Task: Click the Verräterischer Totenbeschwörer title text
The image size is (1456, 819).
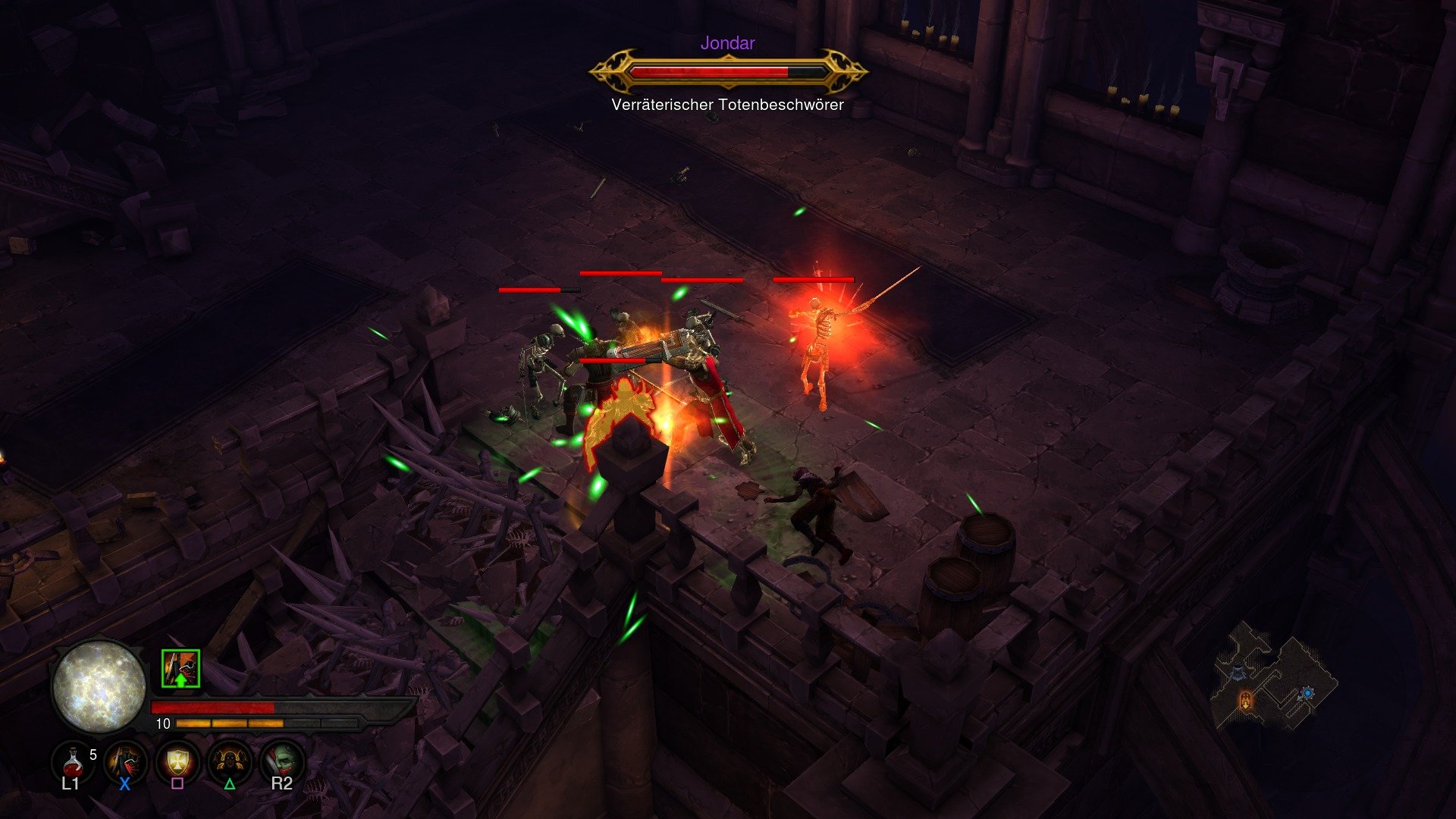Action: pyautogui.click(x=726, y=105)
